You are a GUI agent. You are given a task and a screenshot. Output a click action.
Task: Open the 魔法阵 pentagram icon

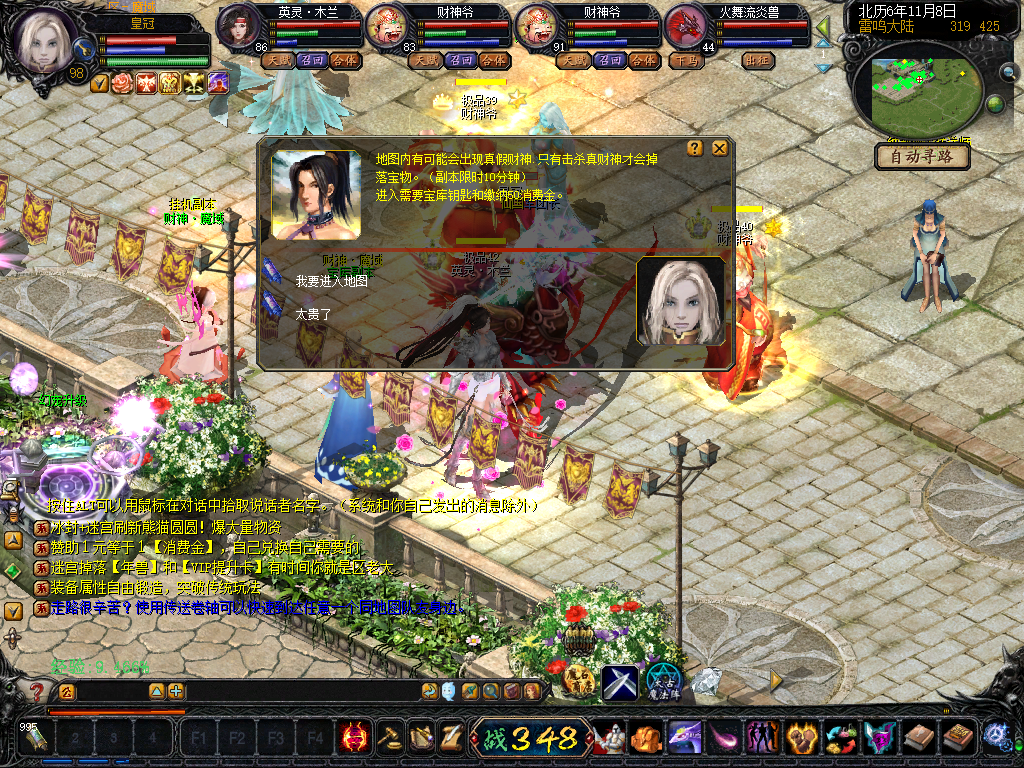(x=662, y=682)
